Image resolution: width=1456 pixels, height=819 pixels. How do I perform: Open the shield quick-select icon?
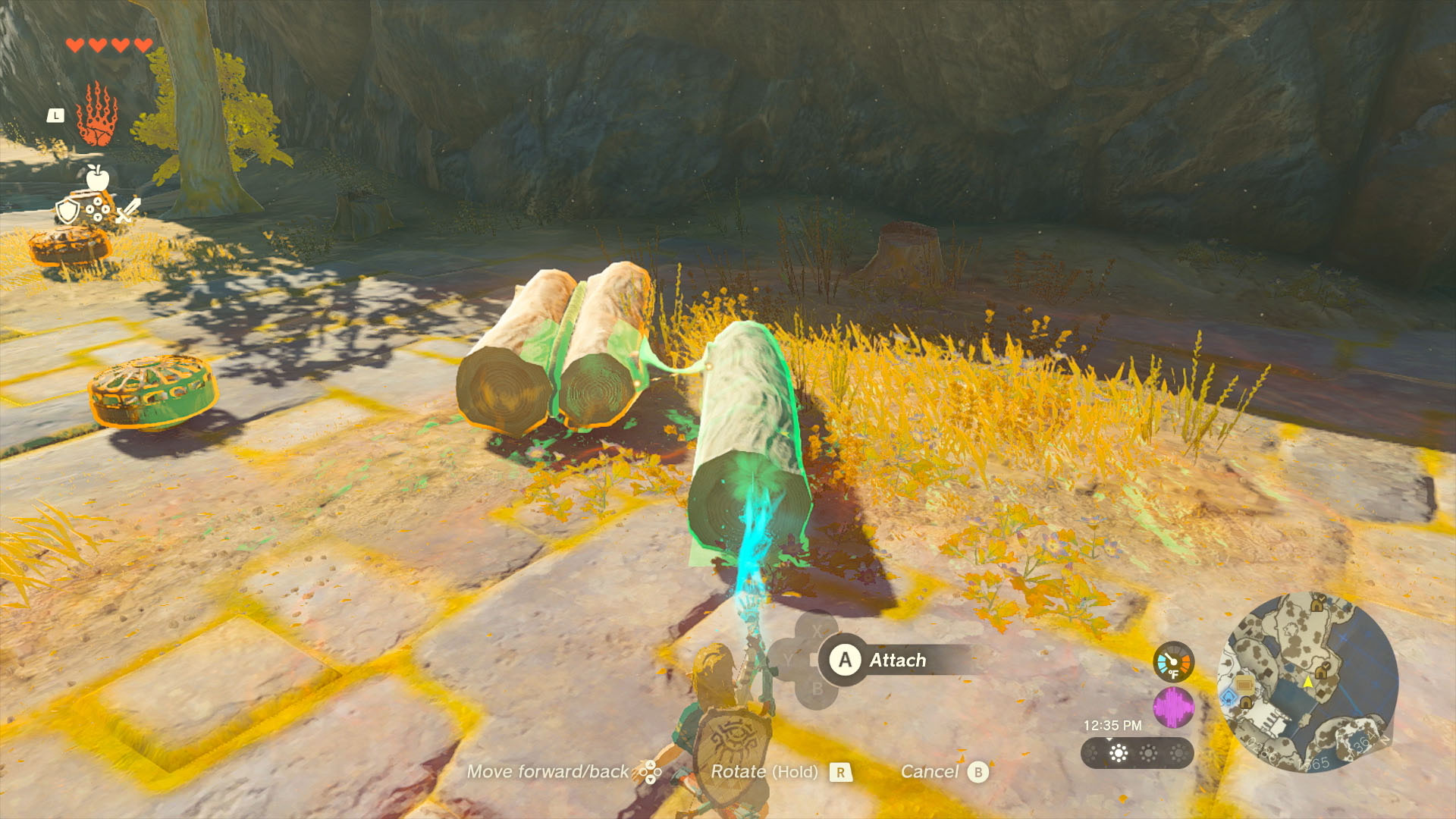pos(68,211)
